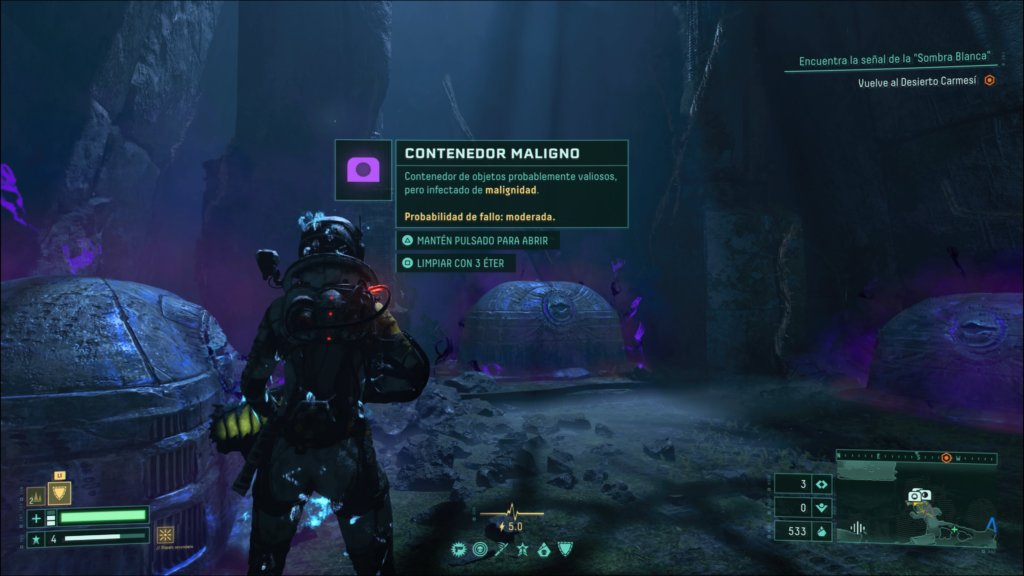
Task: Click the weapon proficiency level 2 icon
Action: tap(35, 494)
